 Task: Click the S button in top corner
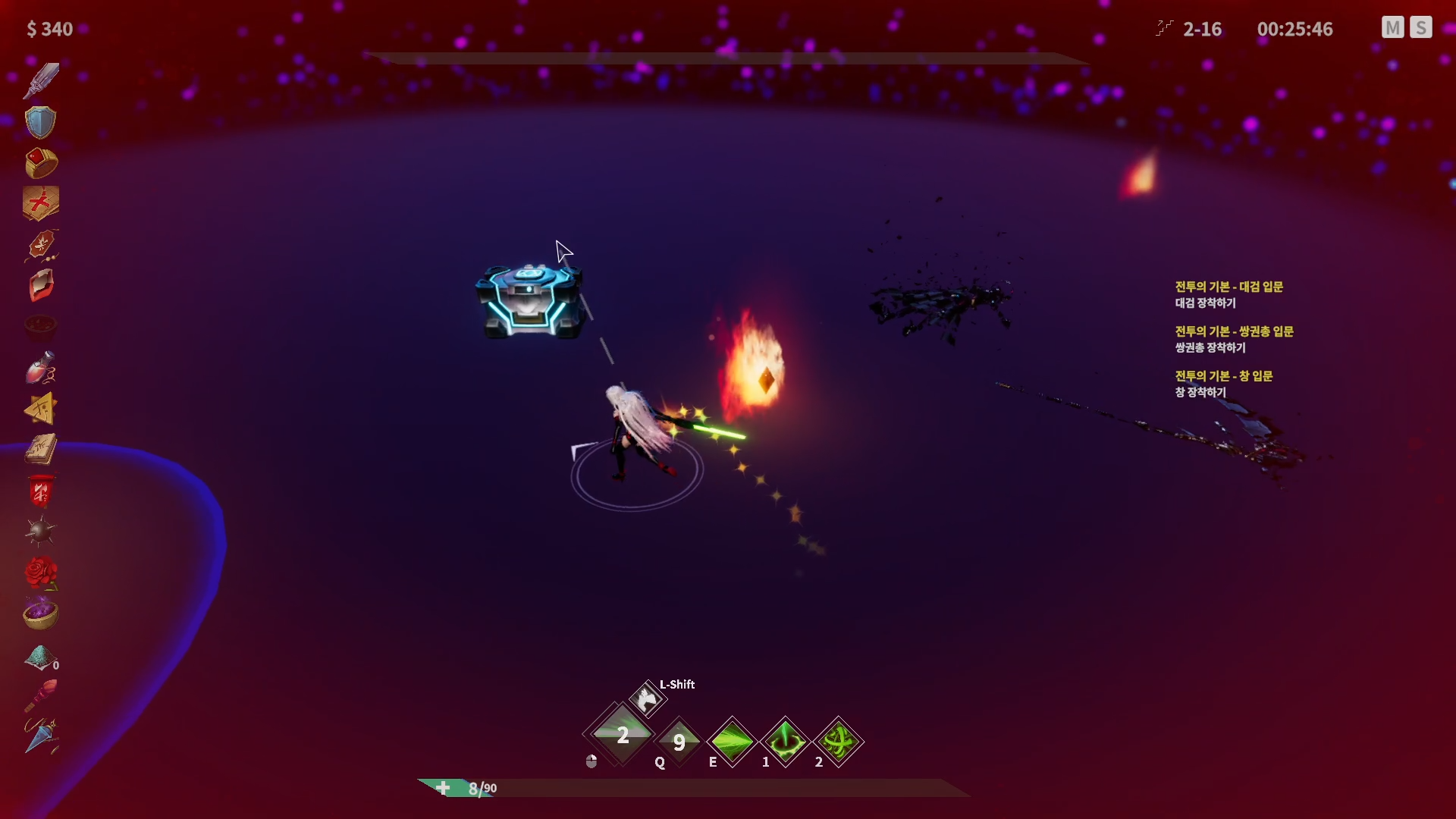1420,28
